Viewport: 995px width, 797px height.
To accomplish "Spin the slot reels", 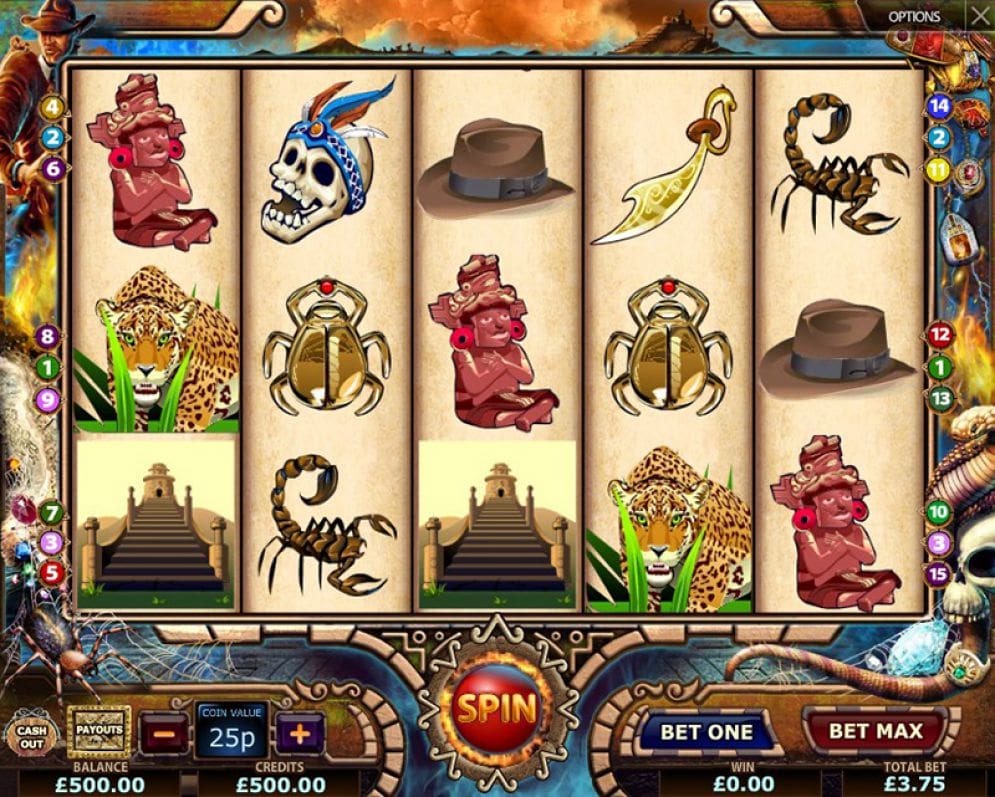I will coord(497,708).
